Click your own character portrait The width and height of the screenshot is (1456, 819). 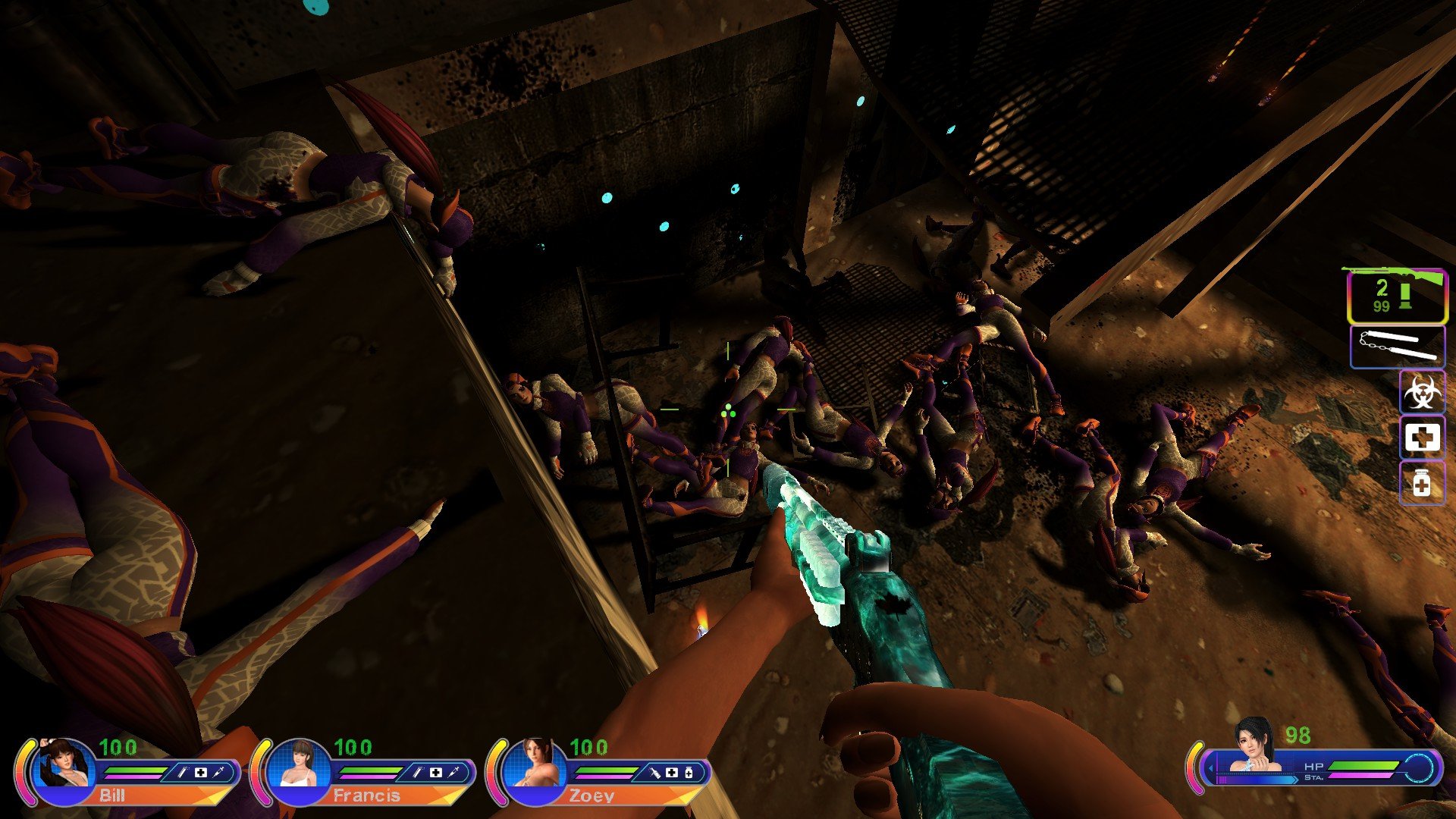(x=1254, y=746)
